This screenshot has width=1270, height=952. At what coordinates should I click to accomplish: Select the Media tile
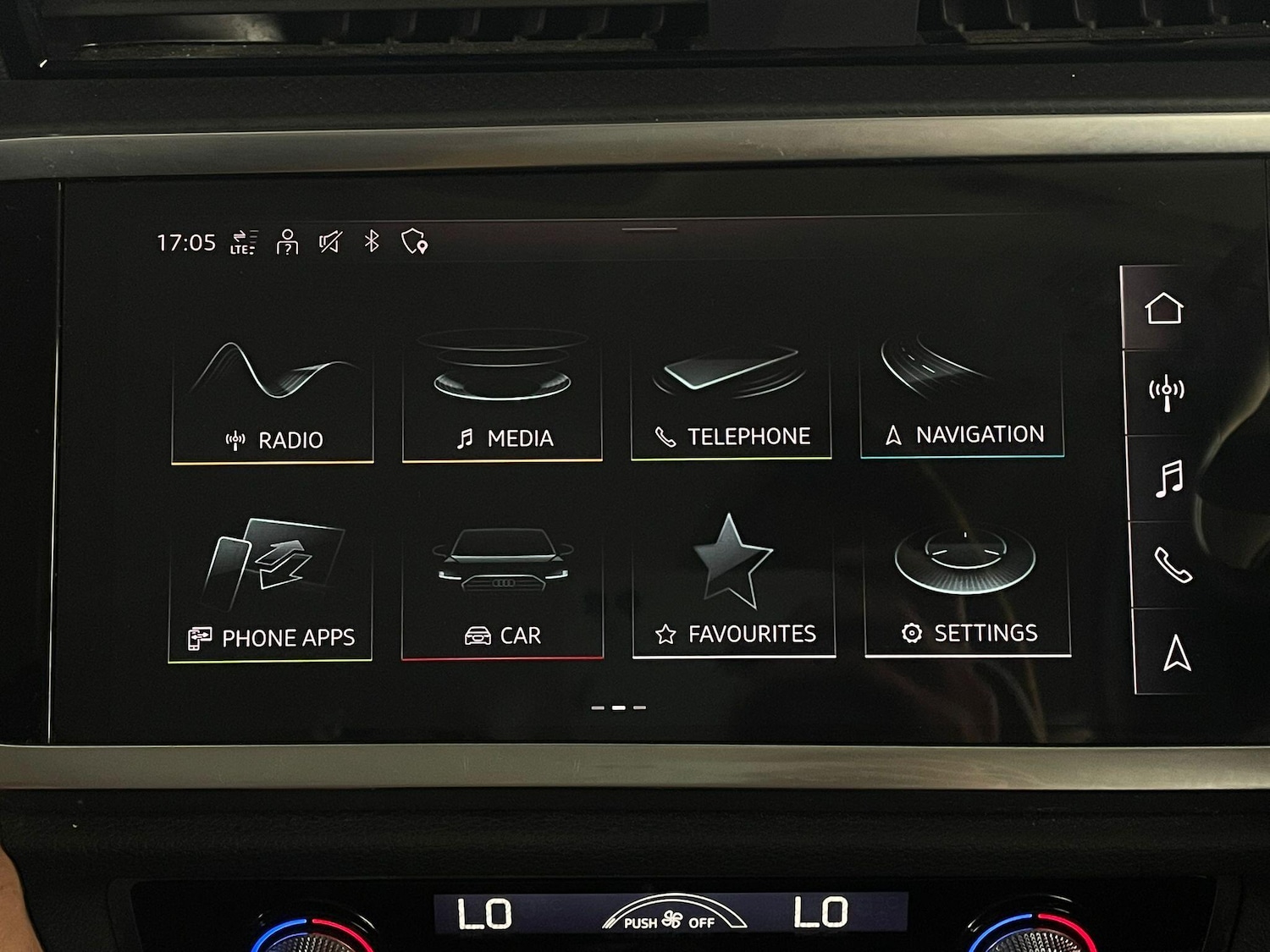(x=502, y=396)
